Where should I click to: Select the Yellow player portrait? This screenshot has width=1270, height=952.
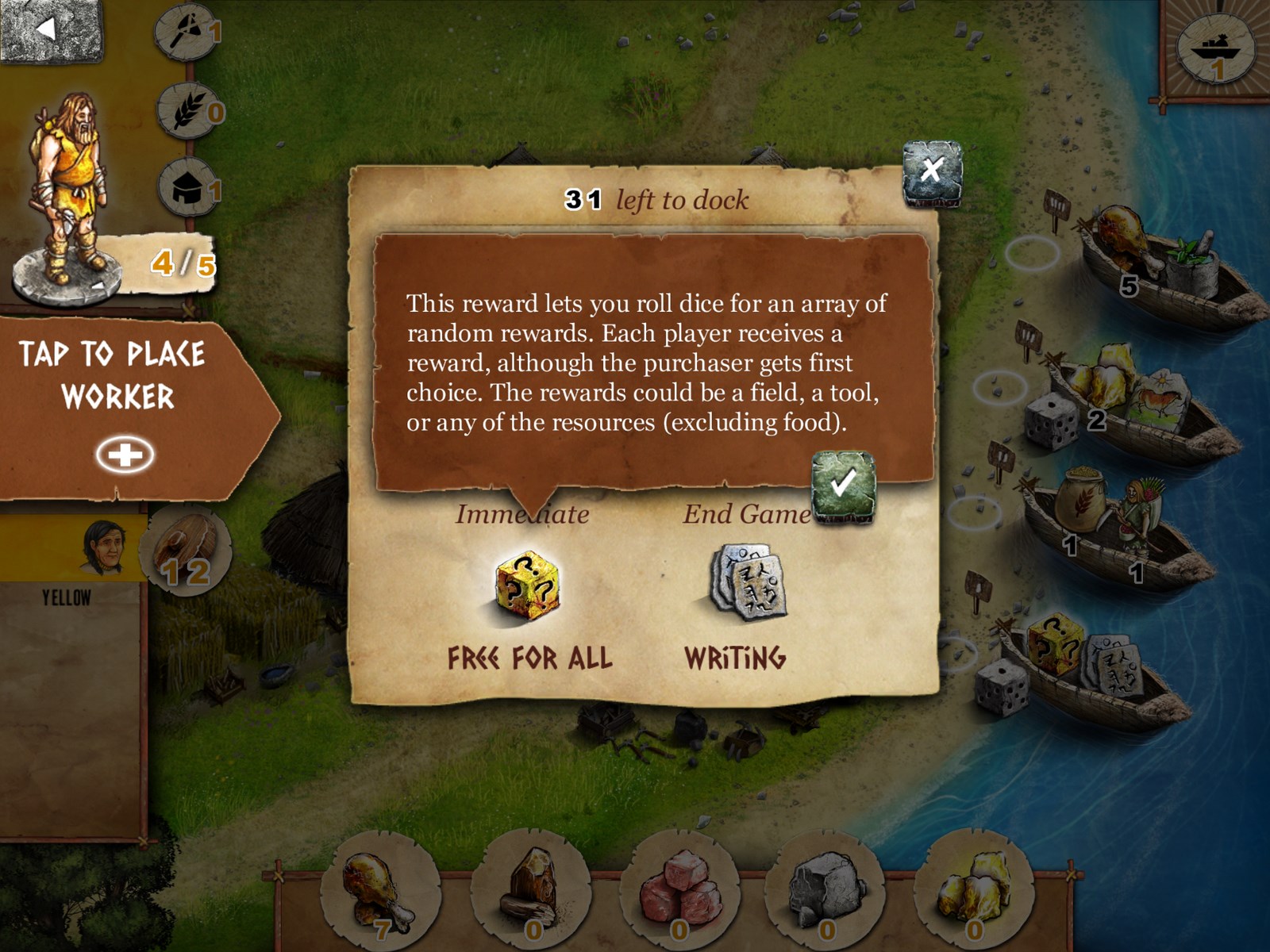pos(103,547)
